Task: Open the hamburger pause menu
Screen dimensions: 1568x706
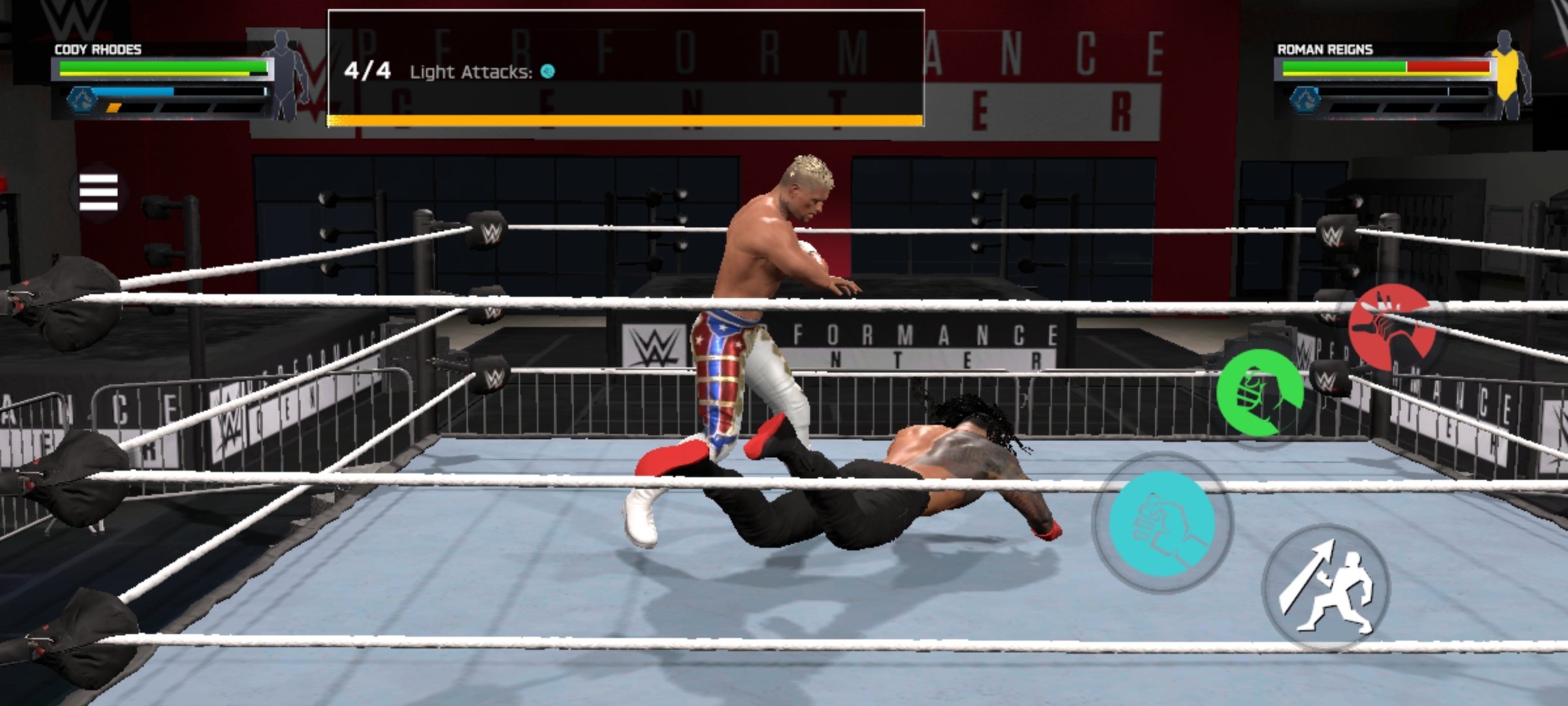Action: click(98, 192)
